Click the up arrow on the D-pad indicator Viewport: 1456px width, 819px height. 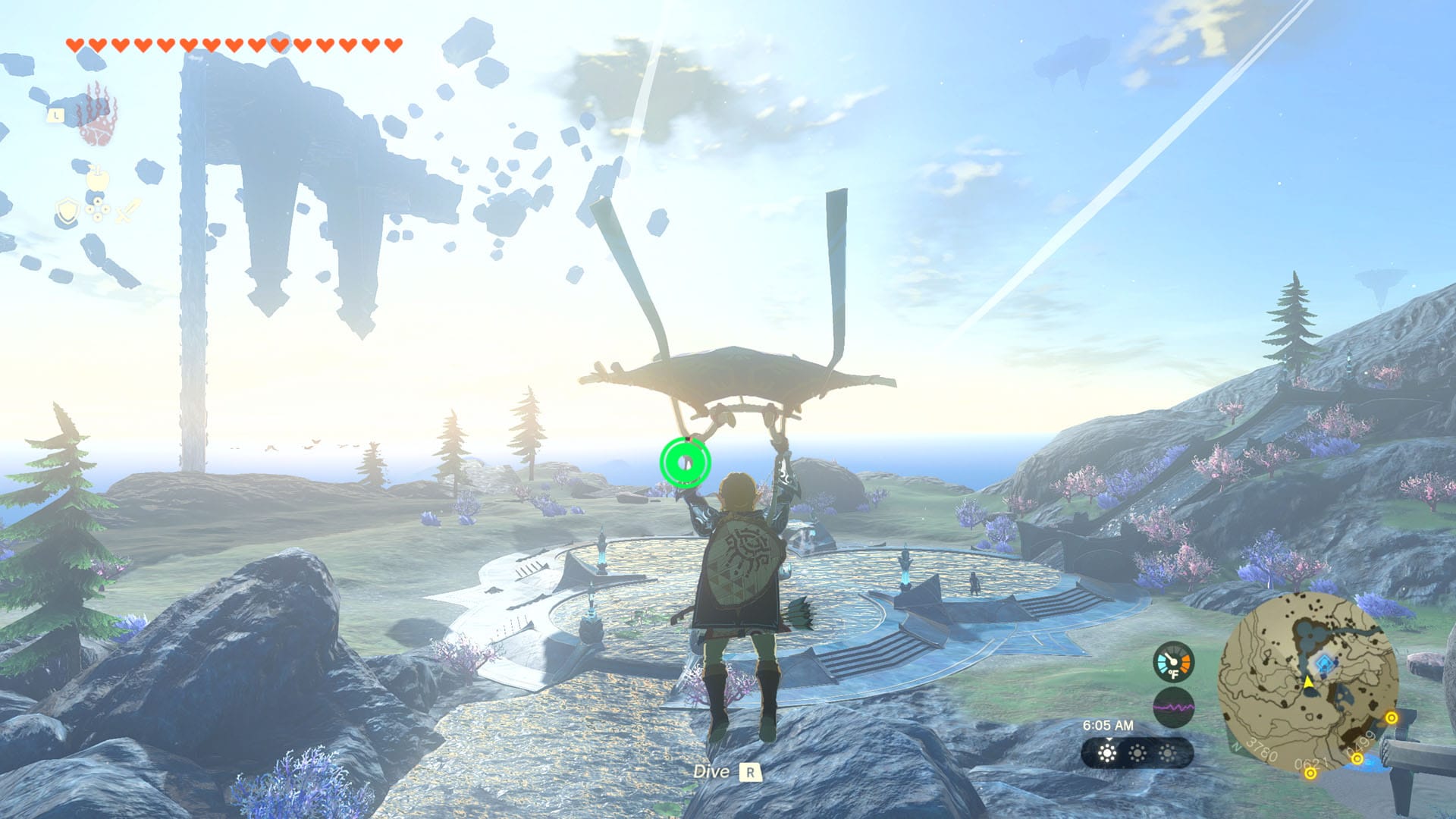[x=98, y=201]
